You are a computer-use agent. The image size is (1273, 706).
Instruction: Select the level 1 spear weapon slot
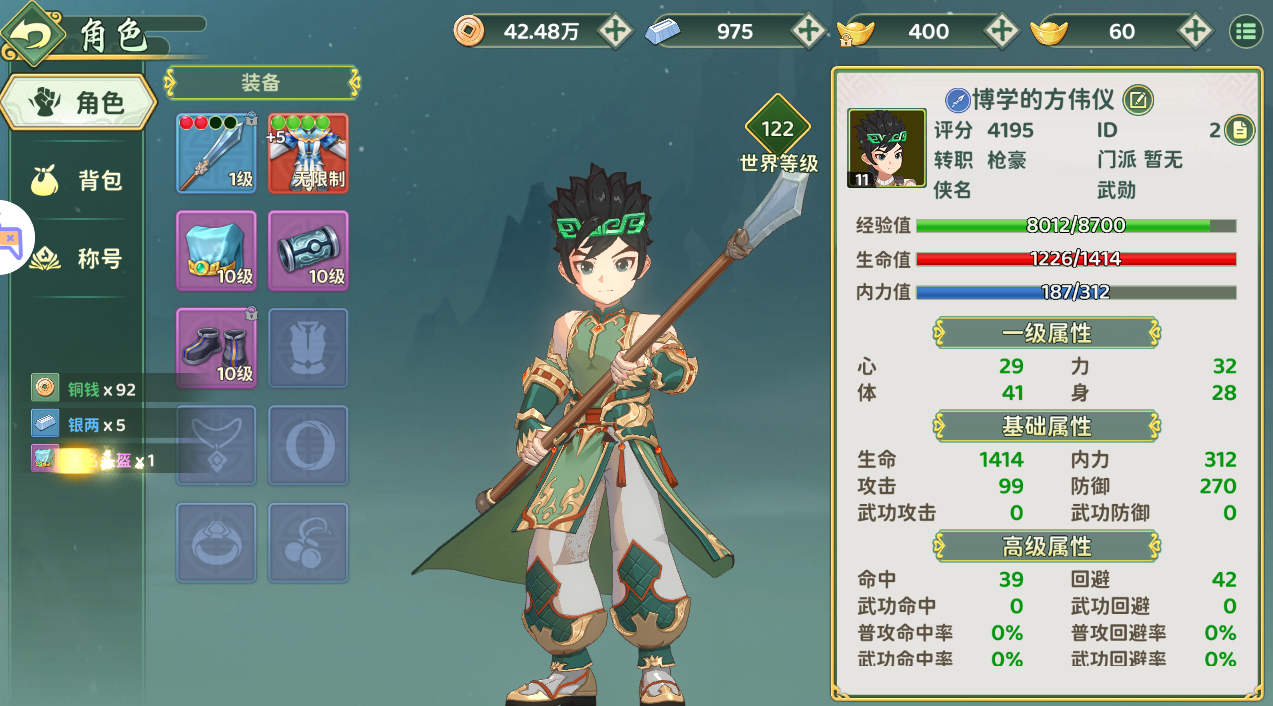[x=216, y=153]
